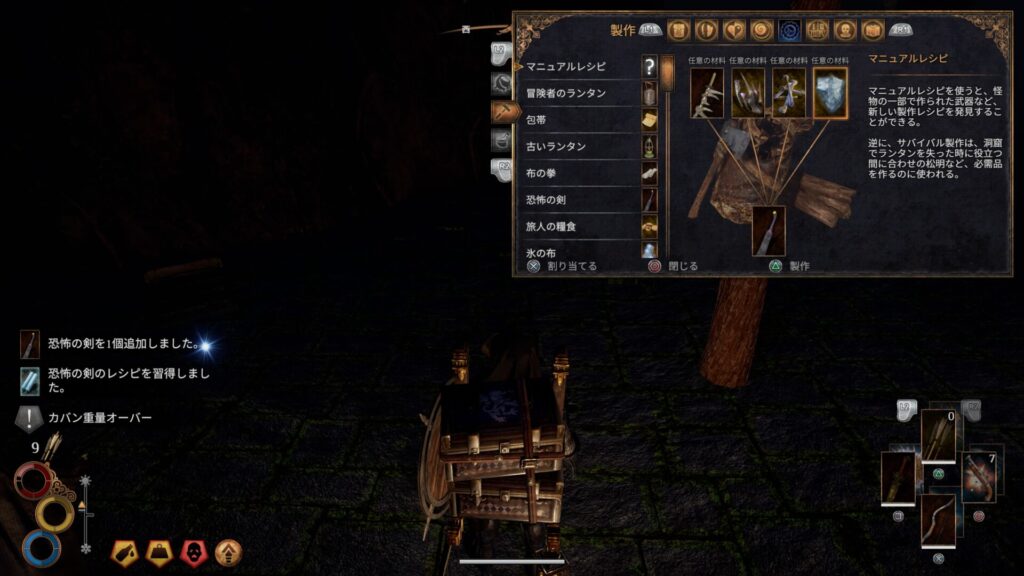Screen dimensions: 1024x576
Task: Select the bone claw material slot
Action: [706, 92]
